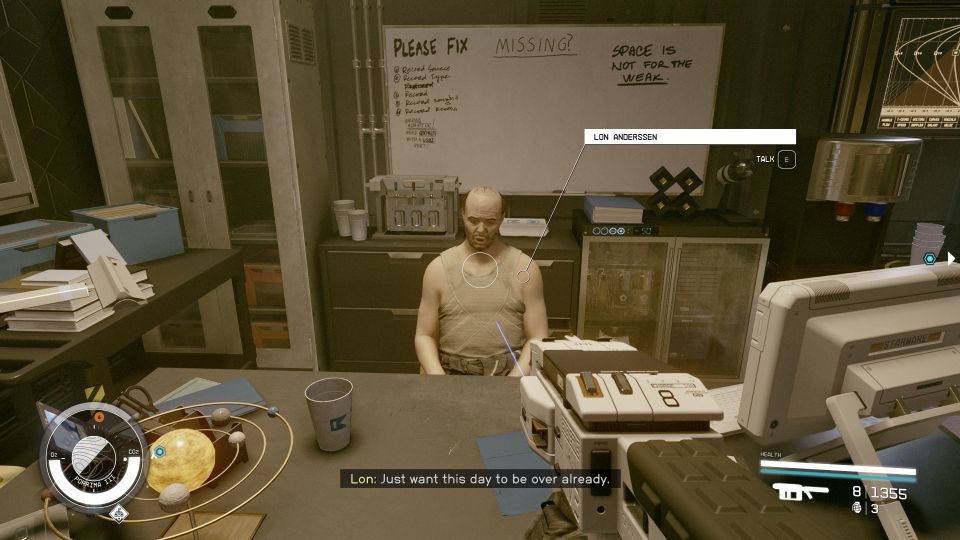Click the blue quest marker at screen edge

(x=930, y=258)
